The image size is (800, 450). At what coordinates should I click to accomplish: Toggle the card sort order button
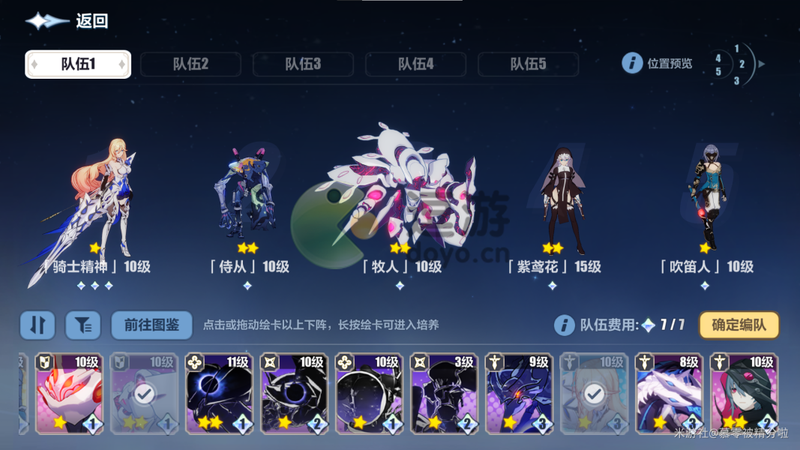coord(37,324)
